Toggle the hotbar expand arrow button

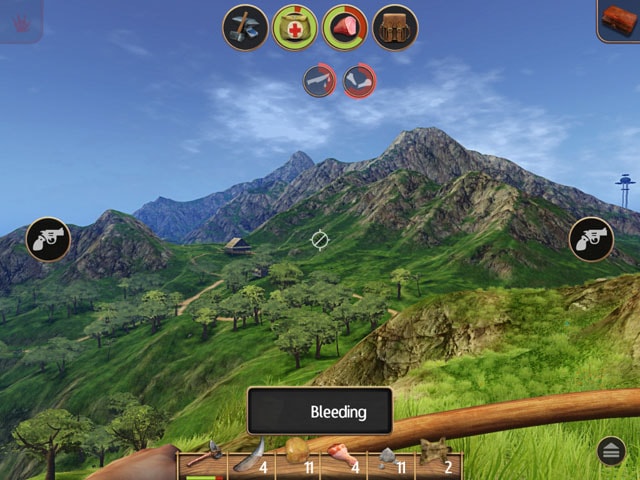click(x=612, y=451)
